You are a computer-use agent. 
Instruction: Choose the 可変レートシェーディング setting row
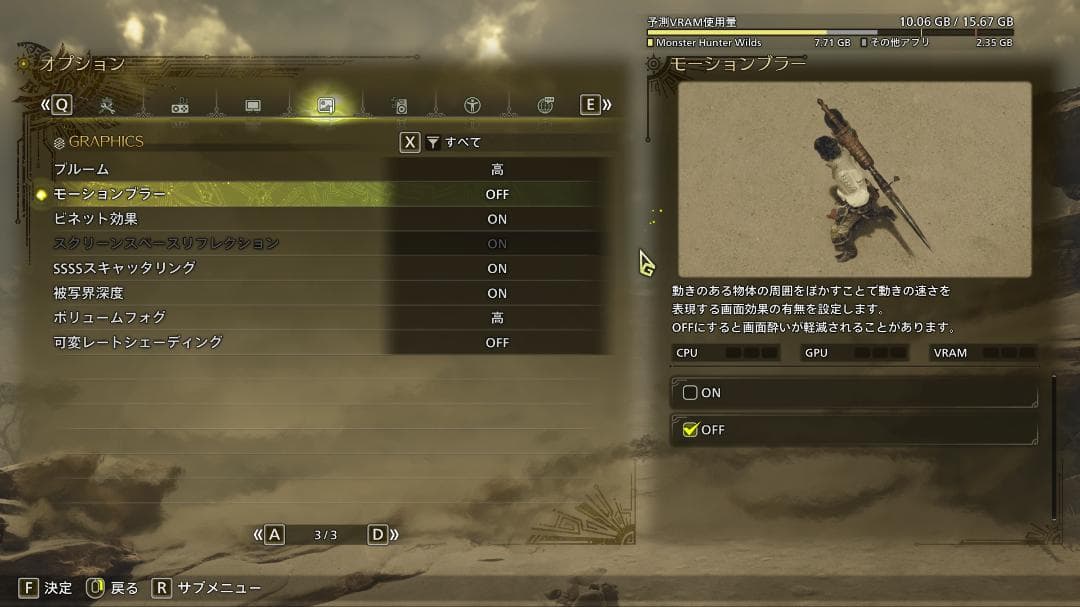point(330,343)
